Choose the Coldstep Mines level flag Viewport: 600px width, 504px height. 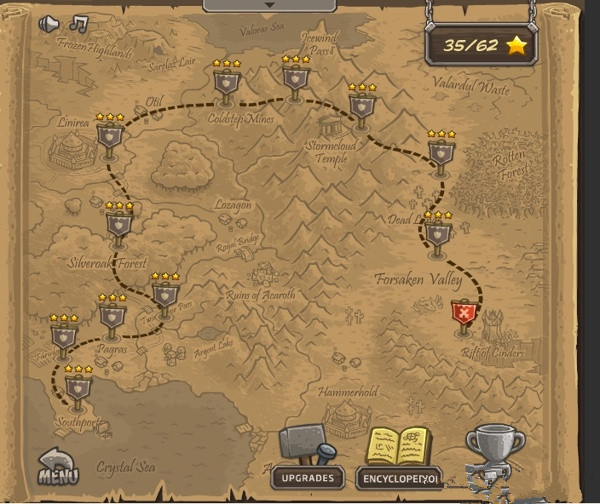tap(226, 83)
